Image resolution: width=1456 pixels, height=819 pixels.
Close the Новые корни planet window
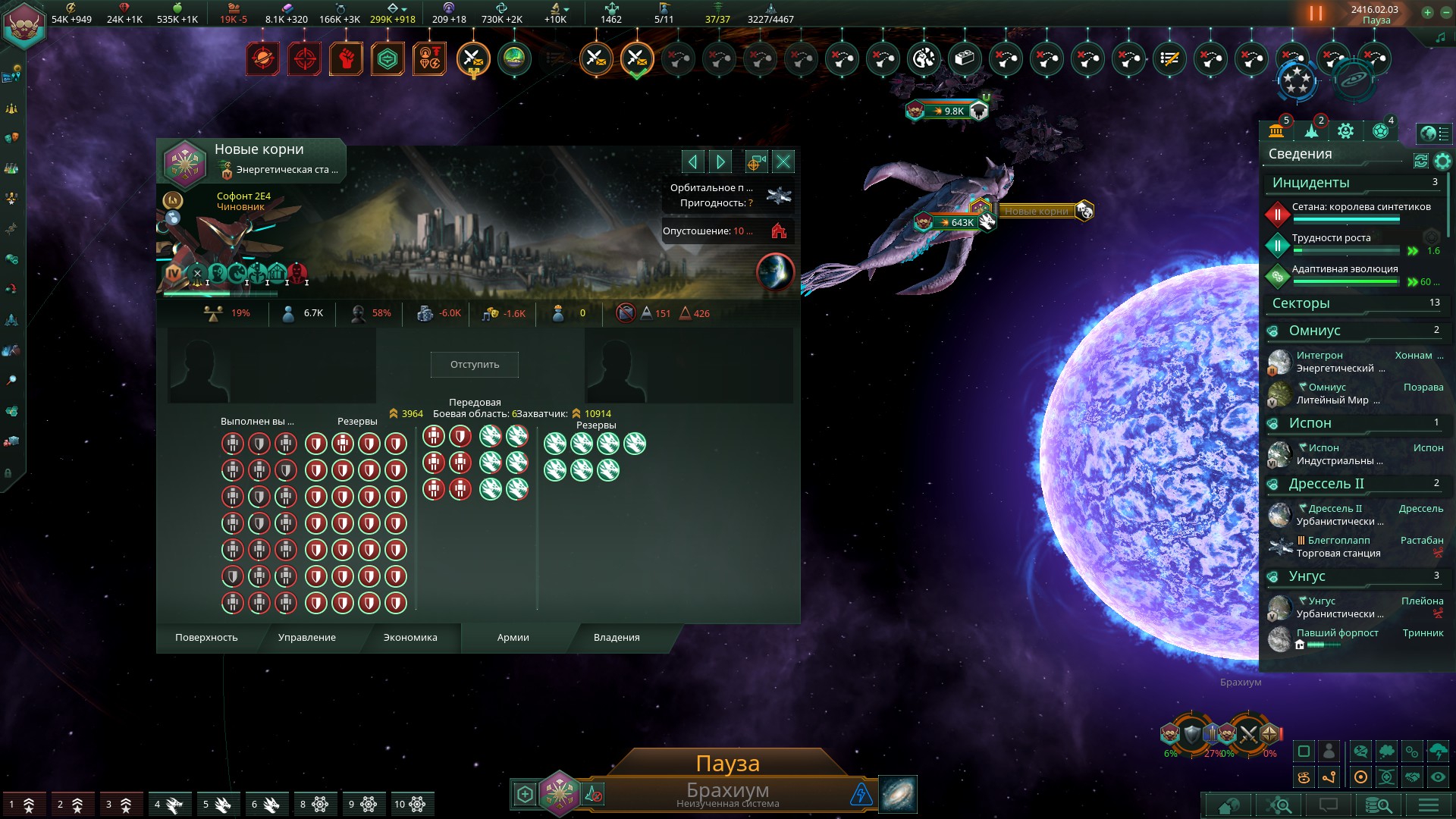[783, 162]
